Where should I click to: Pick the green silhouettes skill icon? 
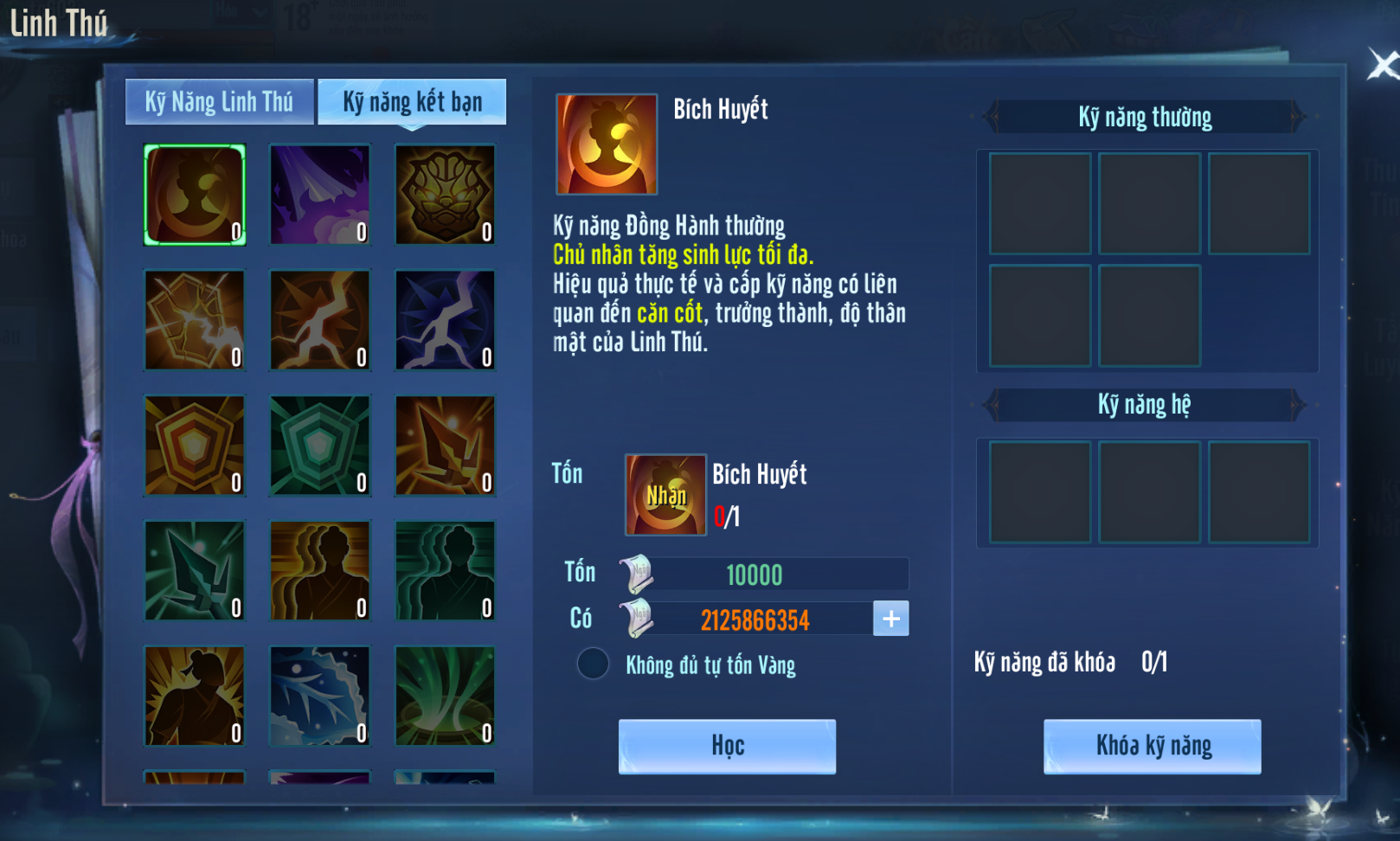click(x=445, y=571)
